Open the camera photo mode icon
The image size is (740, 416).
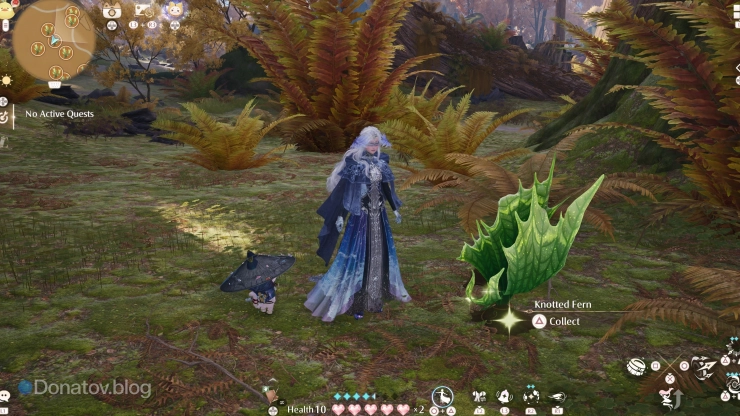[x=112, y=11]
